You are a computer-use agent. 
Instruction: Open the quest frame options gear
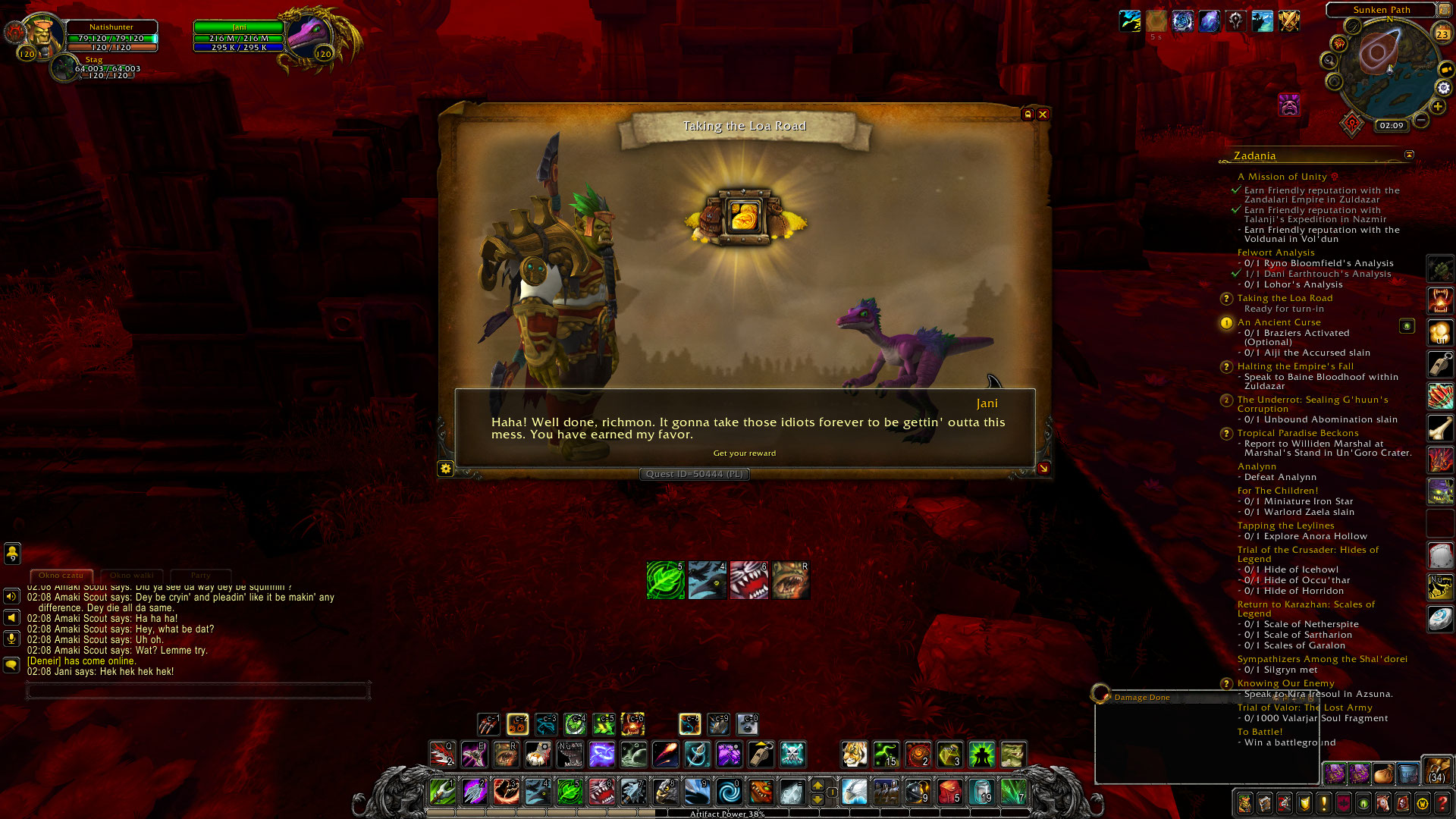click(447, 469)
